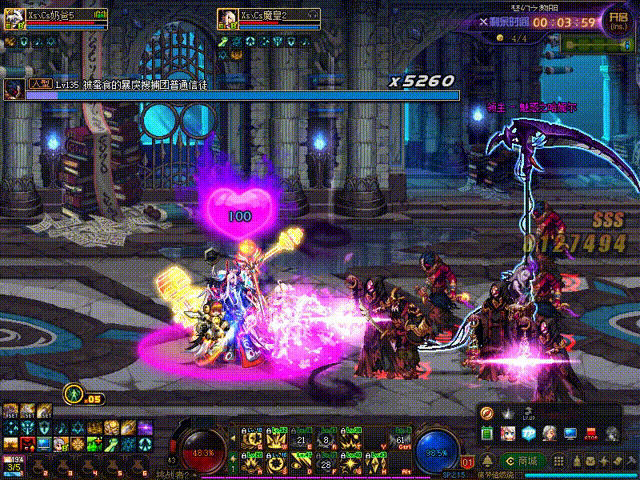Open the green notebook icon

488,434
